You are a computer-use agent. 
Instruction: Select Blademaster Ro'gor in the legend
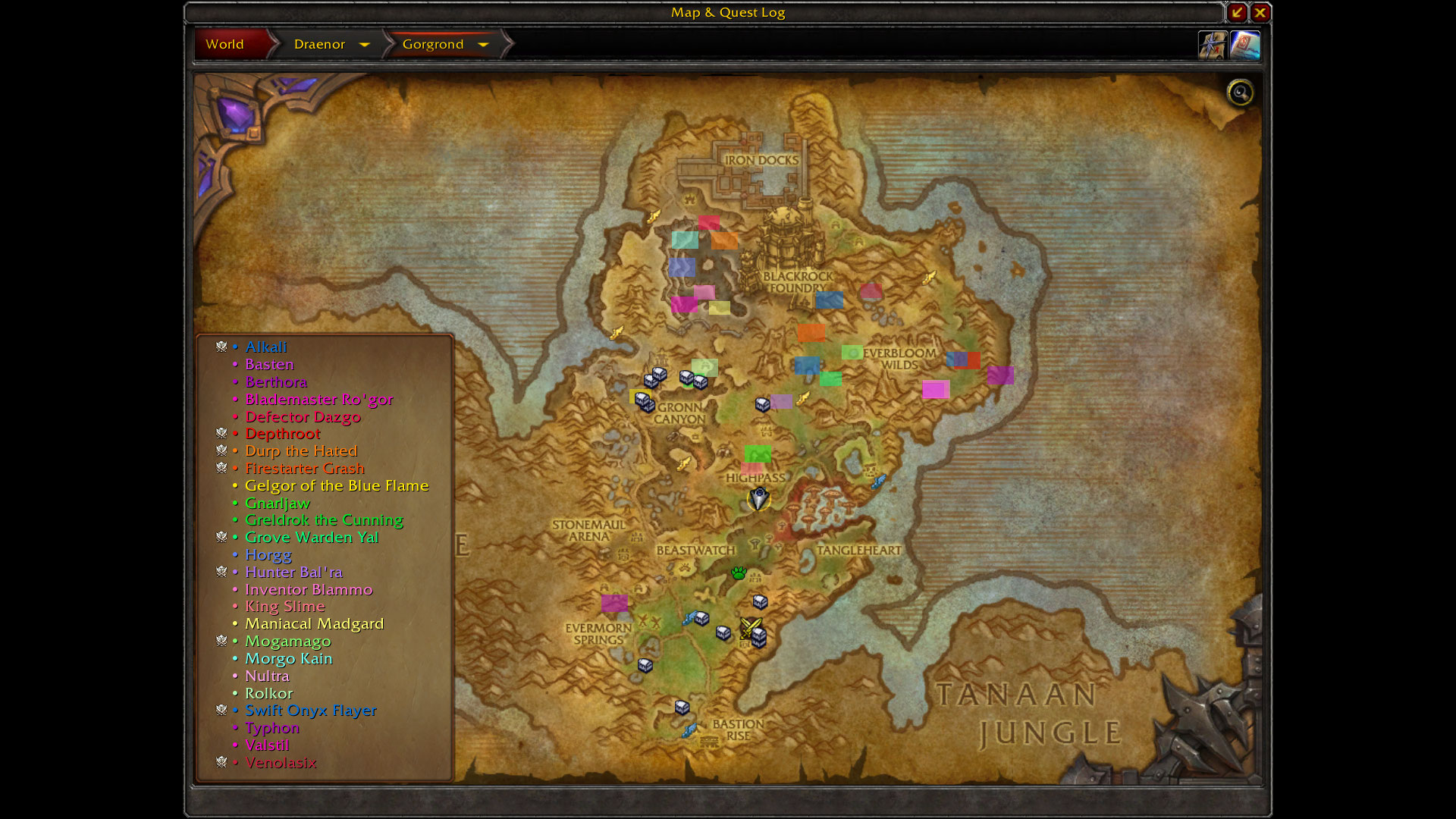pos(318,399)
